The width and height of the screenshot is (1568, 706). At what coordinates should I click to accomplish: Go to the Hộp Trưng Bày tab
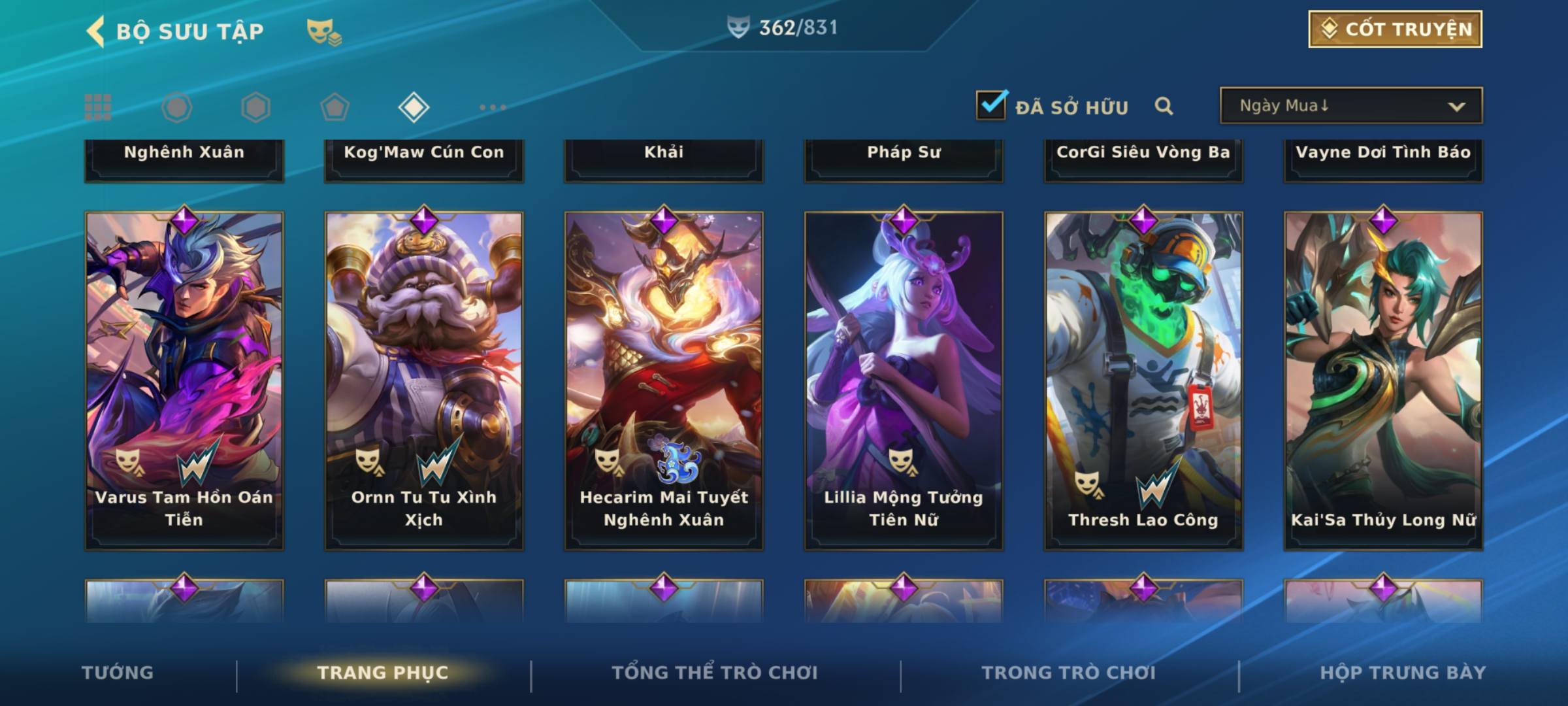[x=1403, y=673]
